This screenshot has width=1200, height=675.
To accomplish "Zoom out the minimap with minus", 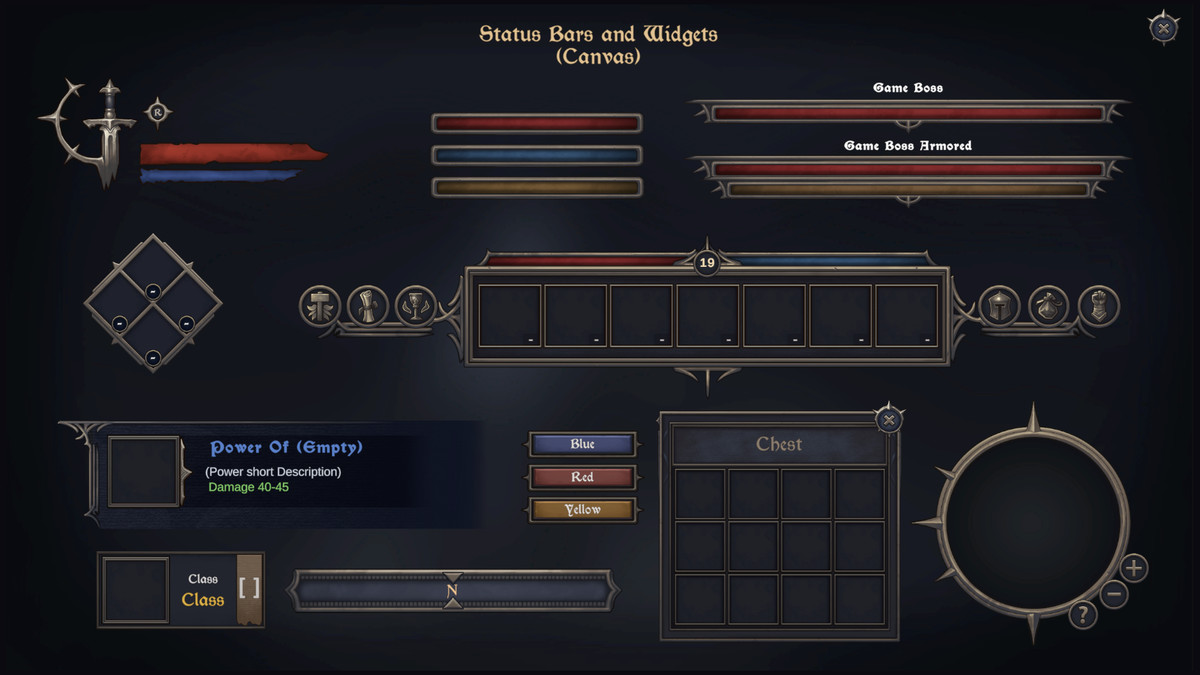I will pyautogui.click(x=1114, y=595).
